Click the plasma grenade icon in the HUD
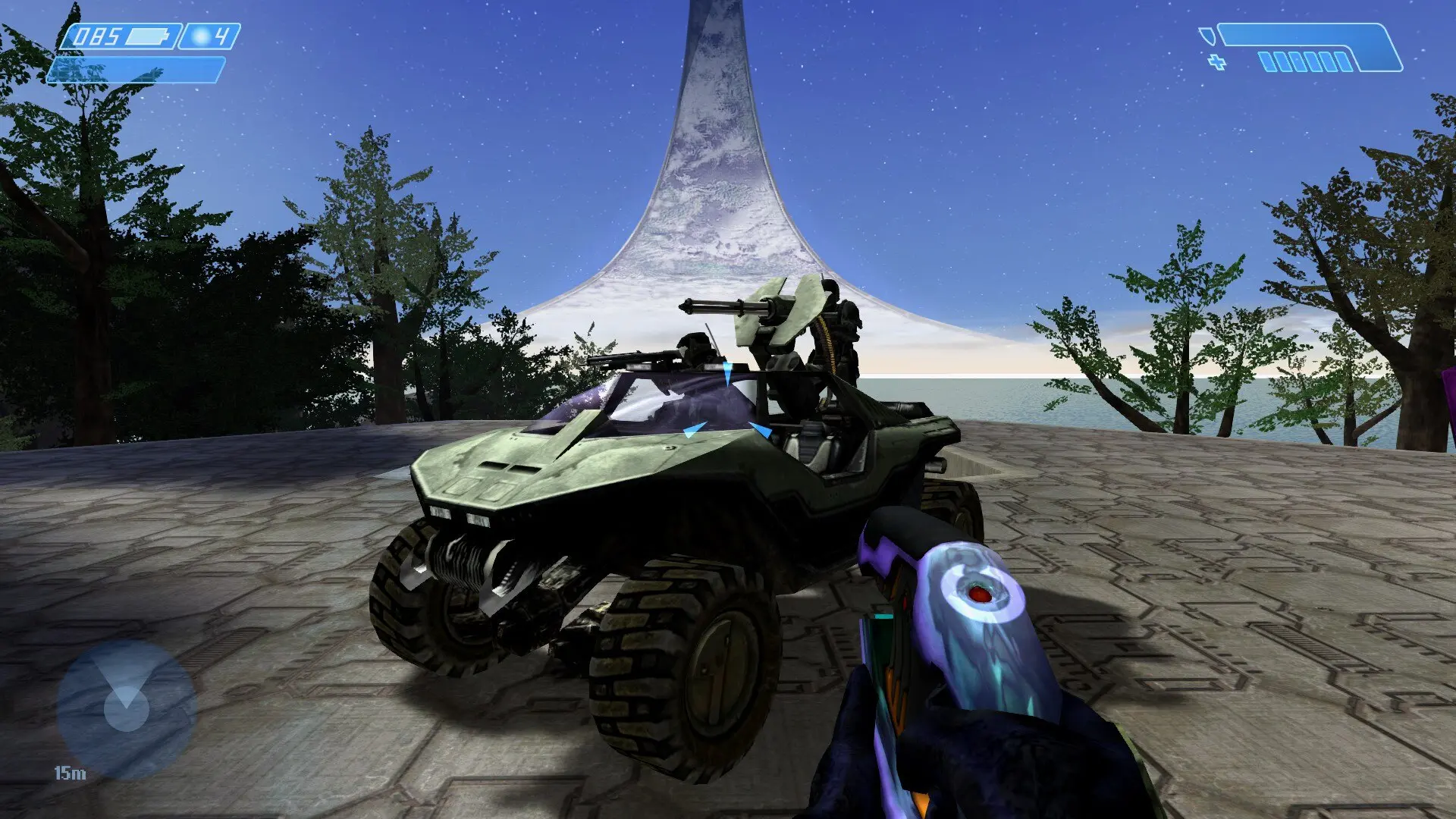1456x819 pixels. pyautogui.click(x=199, y=36)
